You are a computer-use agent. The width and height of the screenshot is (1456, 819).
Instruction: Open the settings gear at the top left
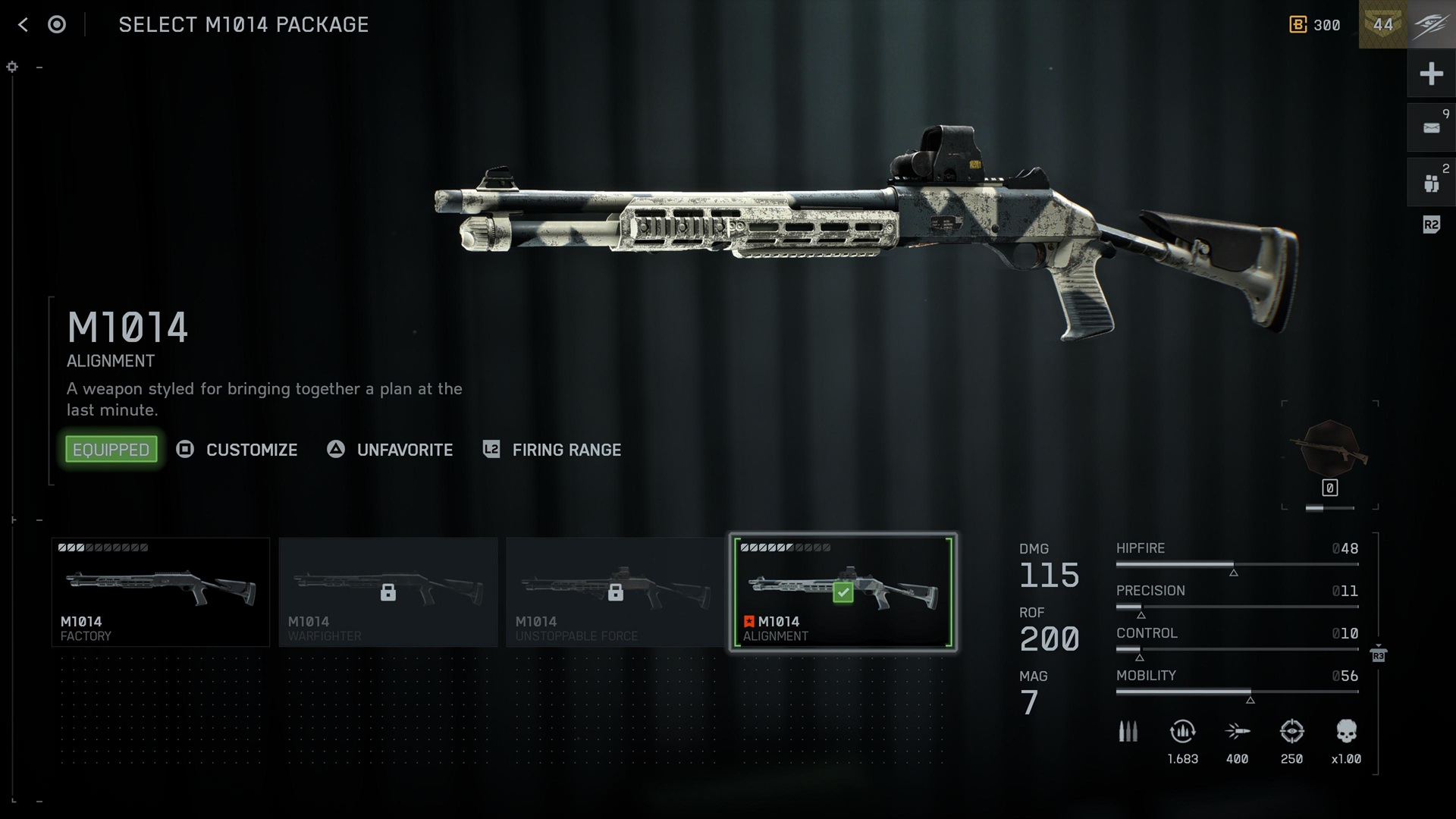pyautogui.click(x=11, y=66)
